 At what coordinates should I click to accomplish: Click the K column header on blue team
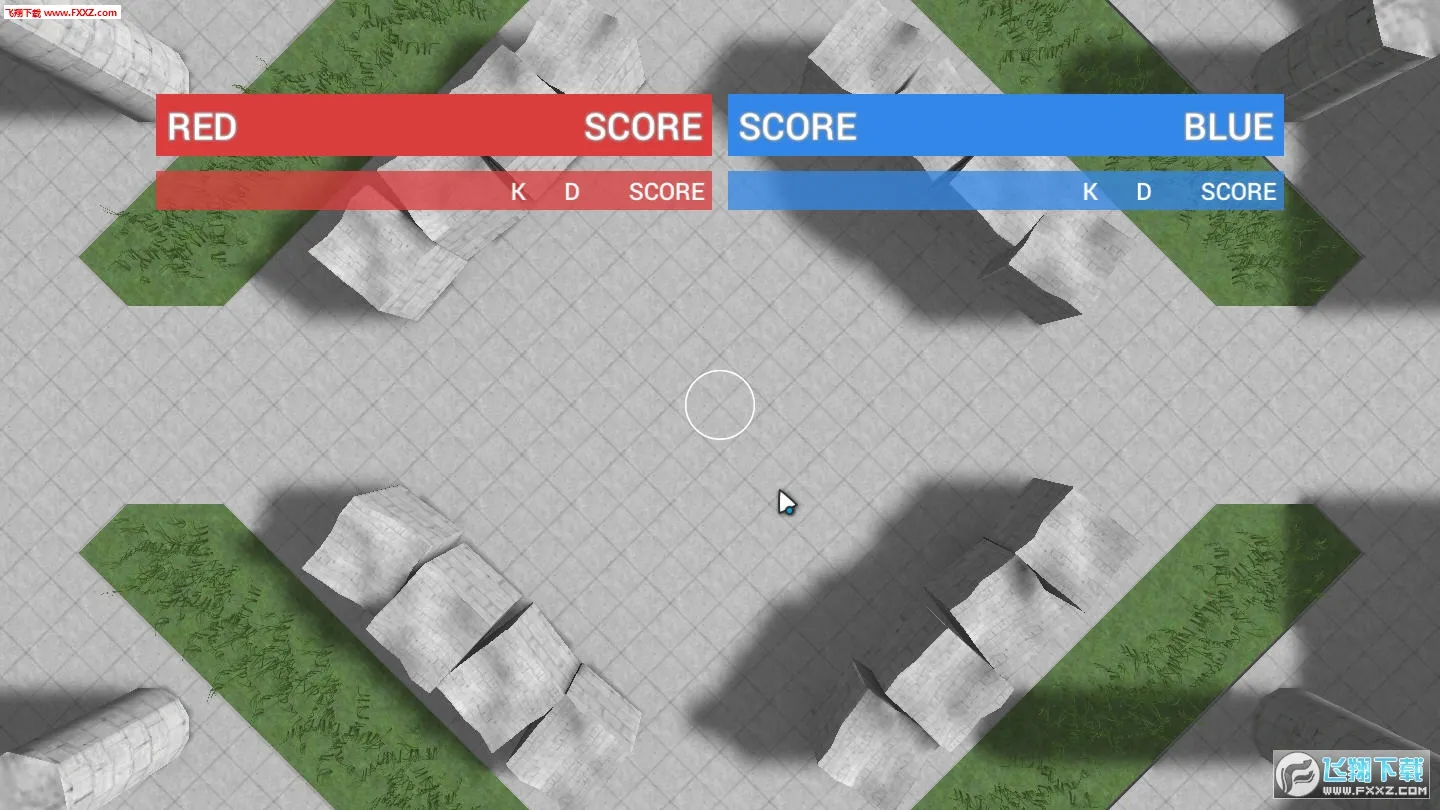[1090, 192]
